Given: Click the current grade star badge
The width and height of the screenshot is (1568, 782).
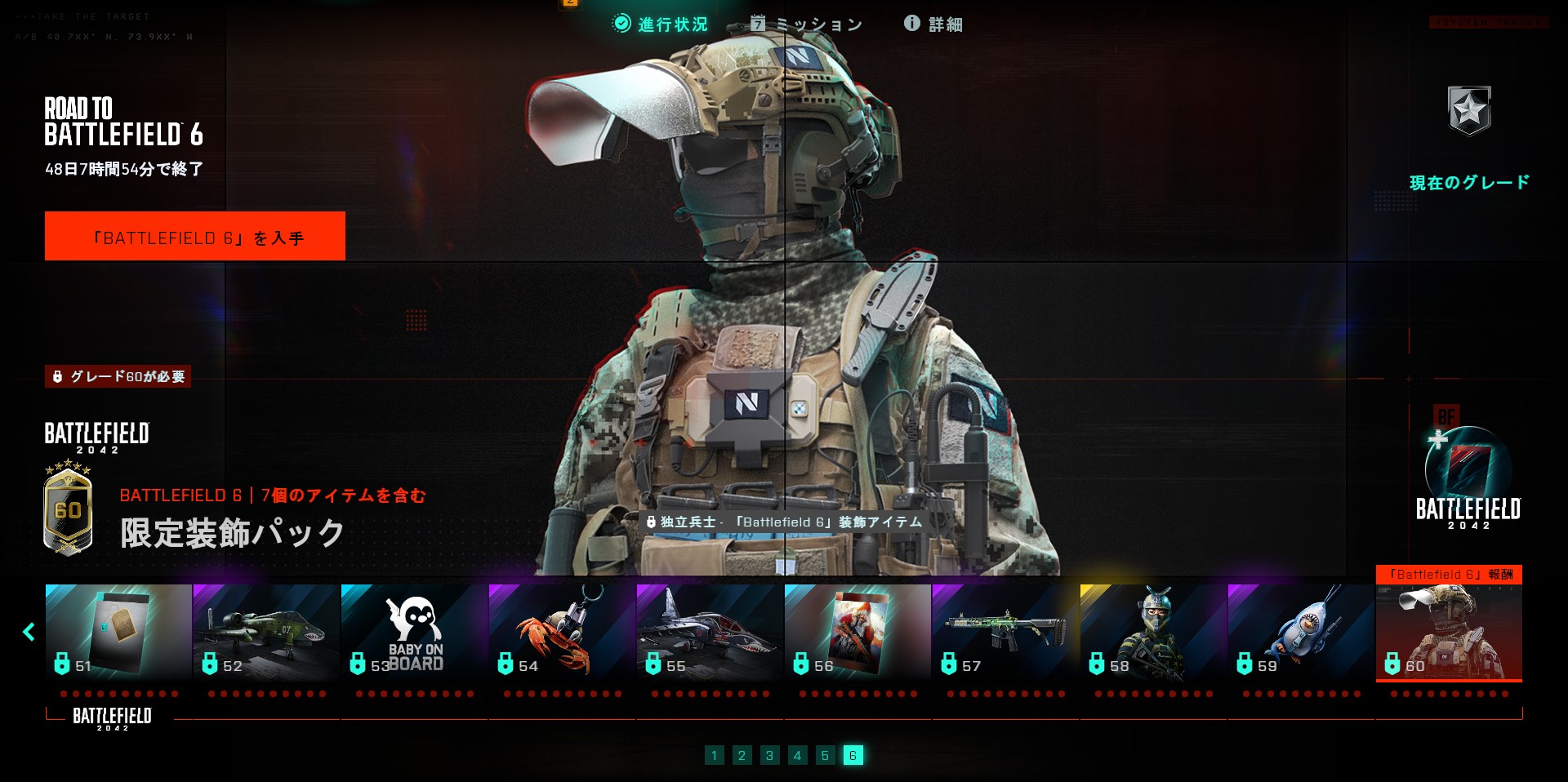Looking at the screenshot, I should pos(1469,110).
